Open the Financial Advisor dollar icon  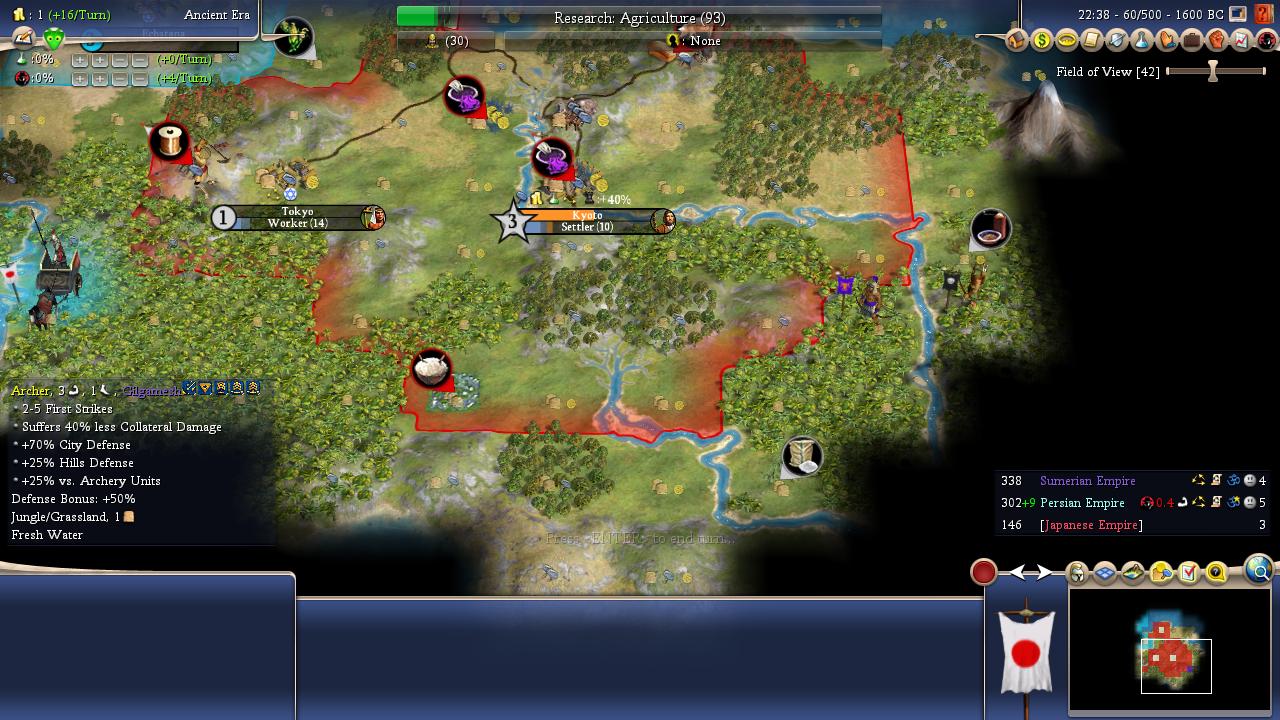(1042, 41)
